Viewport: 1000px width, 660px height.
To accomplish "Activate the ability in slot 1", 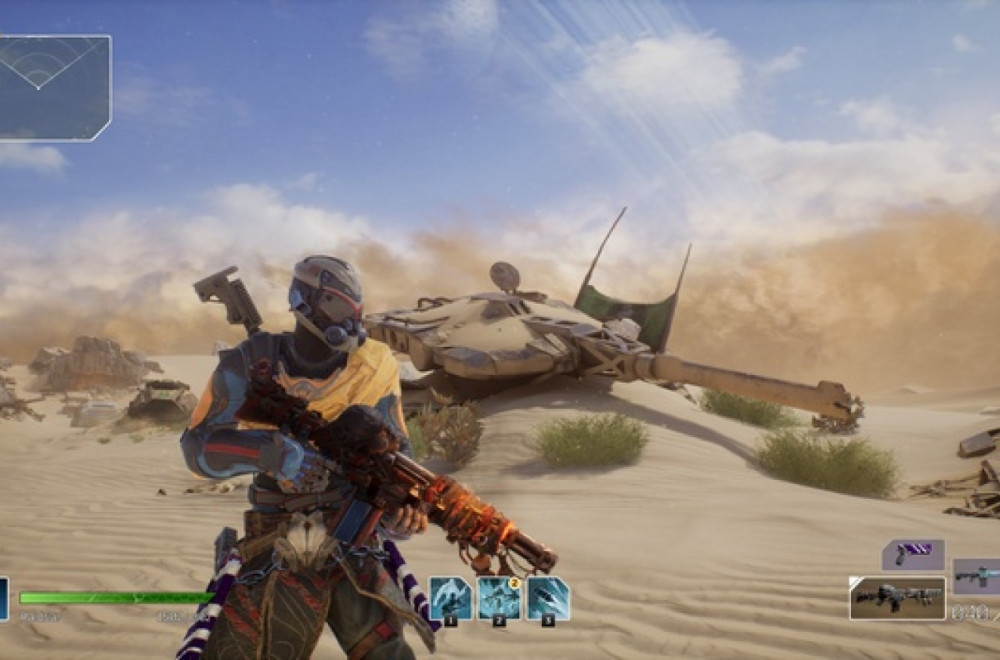I will point(450,599).
